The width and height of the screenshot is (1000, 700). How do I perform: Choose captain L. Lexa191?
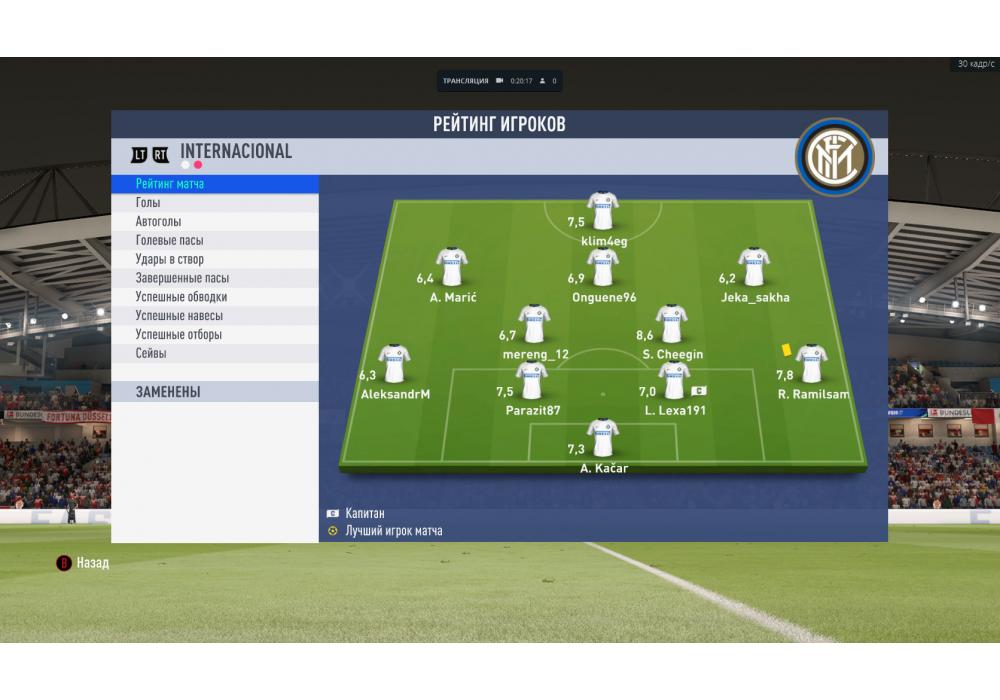click(x=674, y=381)
